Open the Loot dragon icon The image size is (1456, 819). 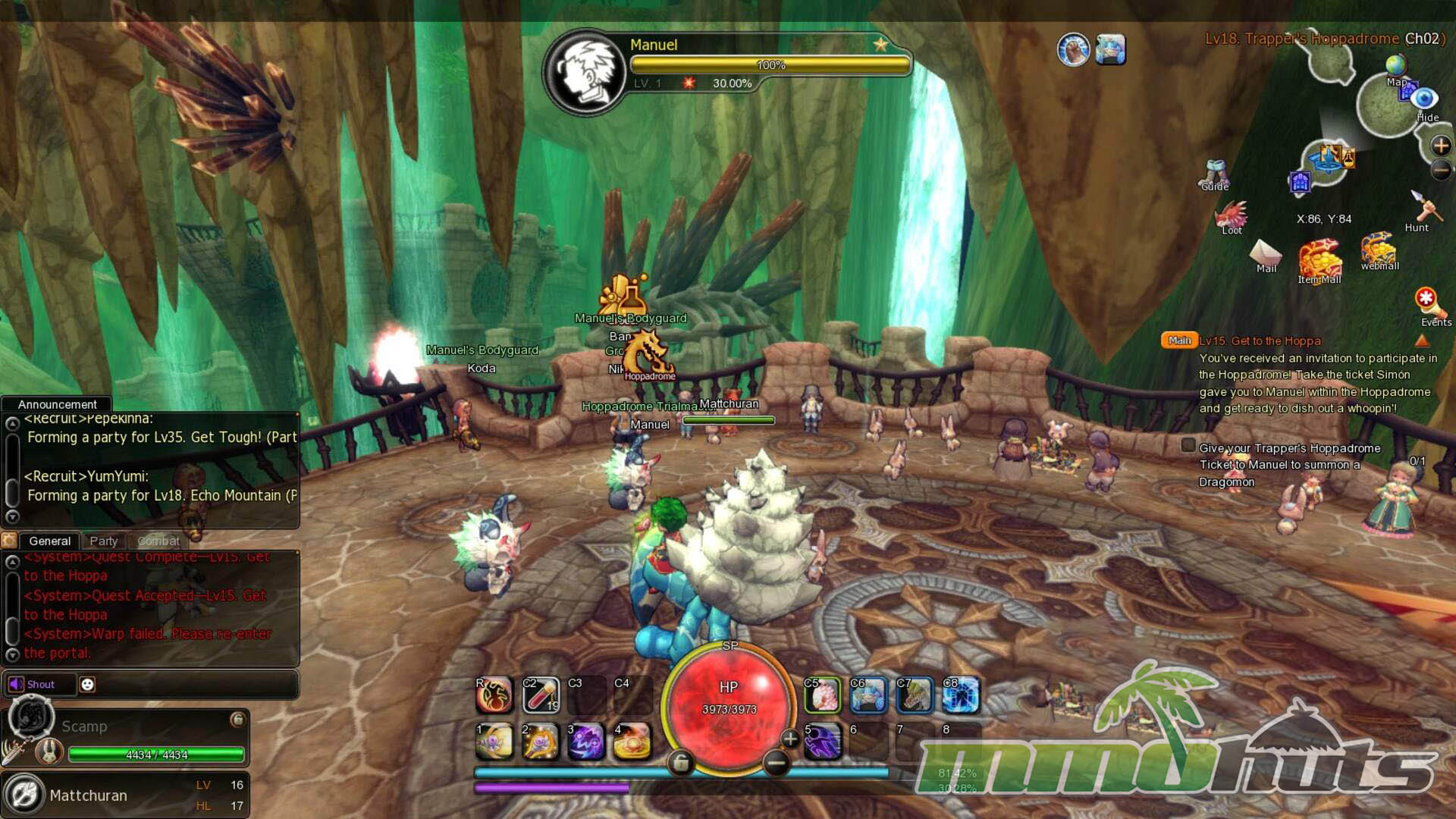[x=1232, y=217]
